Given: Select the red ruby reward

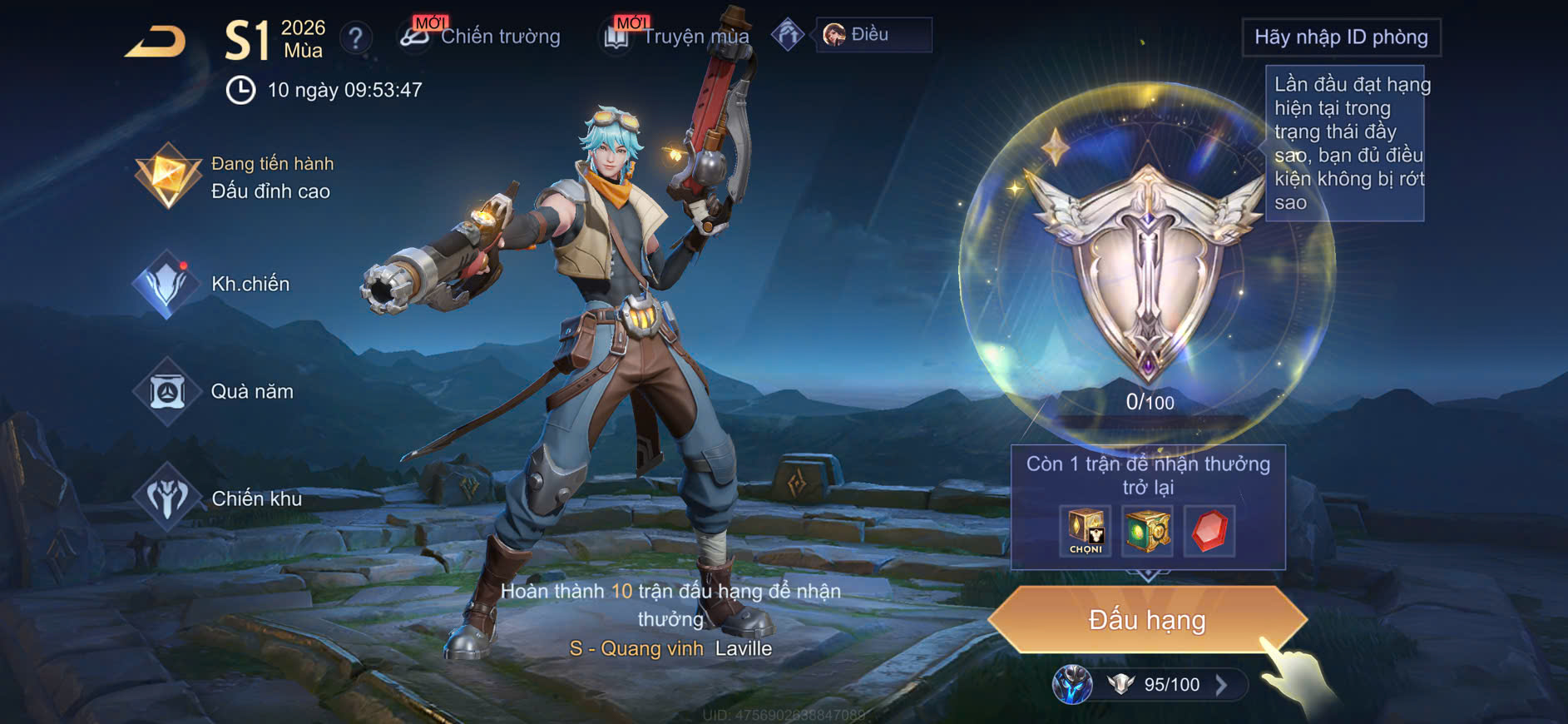Looking at the screenshot, I should [1209, 531].
